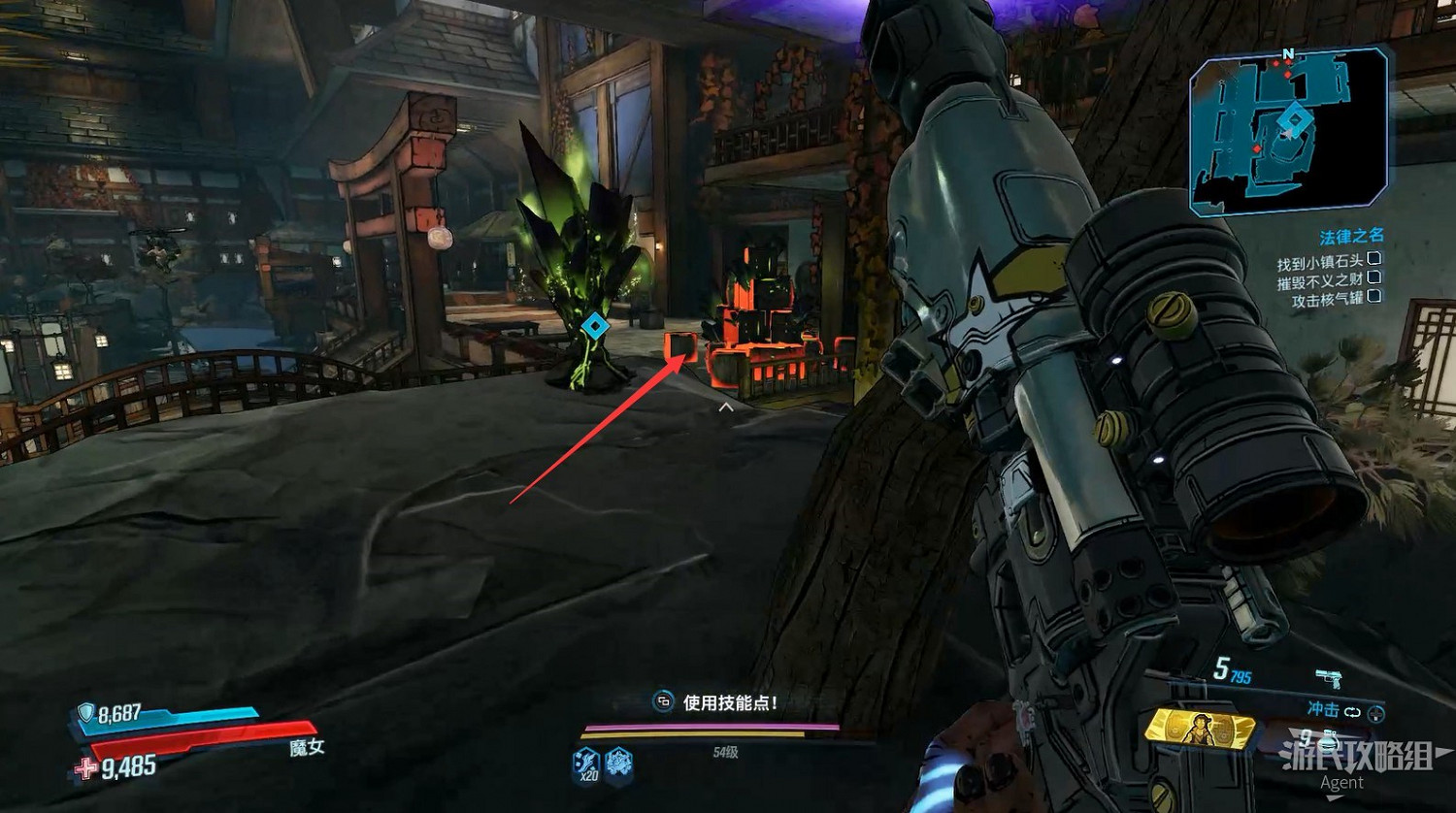This screenshot has width=1456, height=813.
Task: Click the shield icon beside 8,687
Action: [x=85, y=714]
